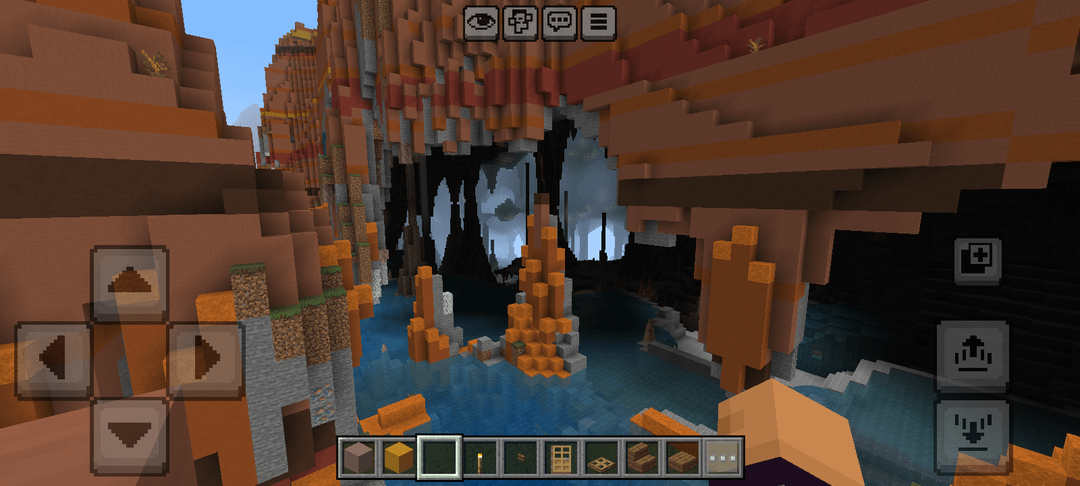1080x486 pixels.
Task: Open the inventory with the three-dots button
Action: pyautogui.click(x=724, y=457)
